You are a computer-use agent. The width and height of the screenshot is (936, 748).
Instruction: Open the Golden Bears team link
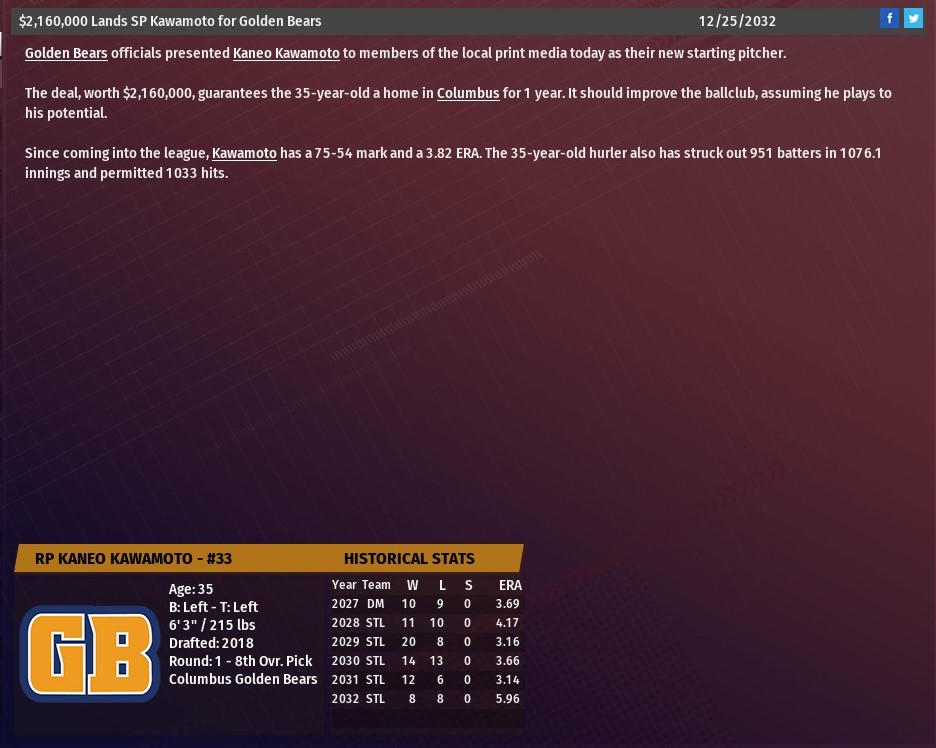[66, 53]
